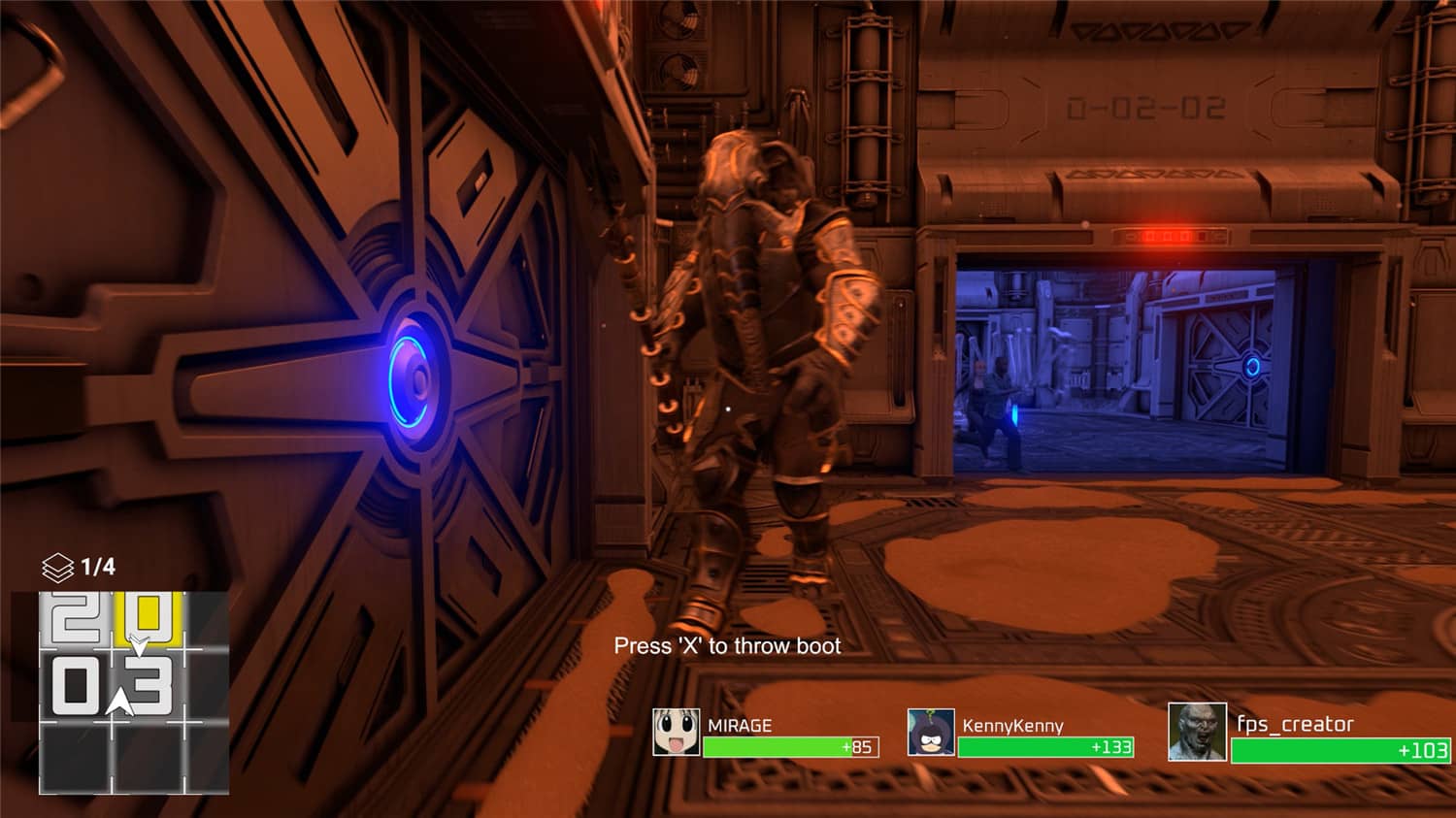Click the highlighted yellow minimap room
This screenshot has width=1456, height=818.
pos(148,617)
